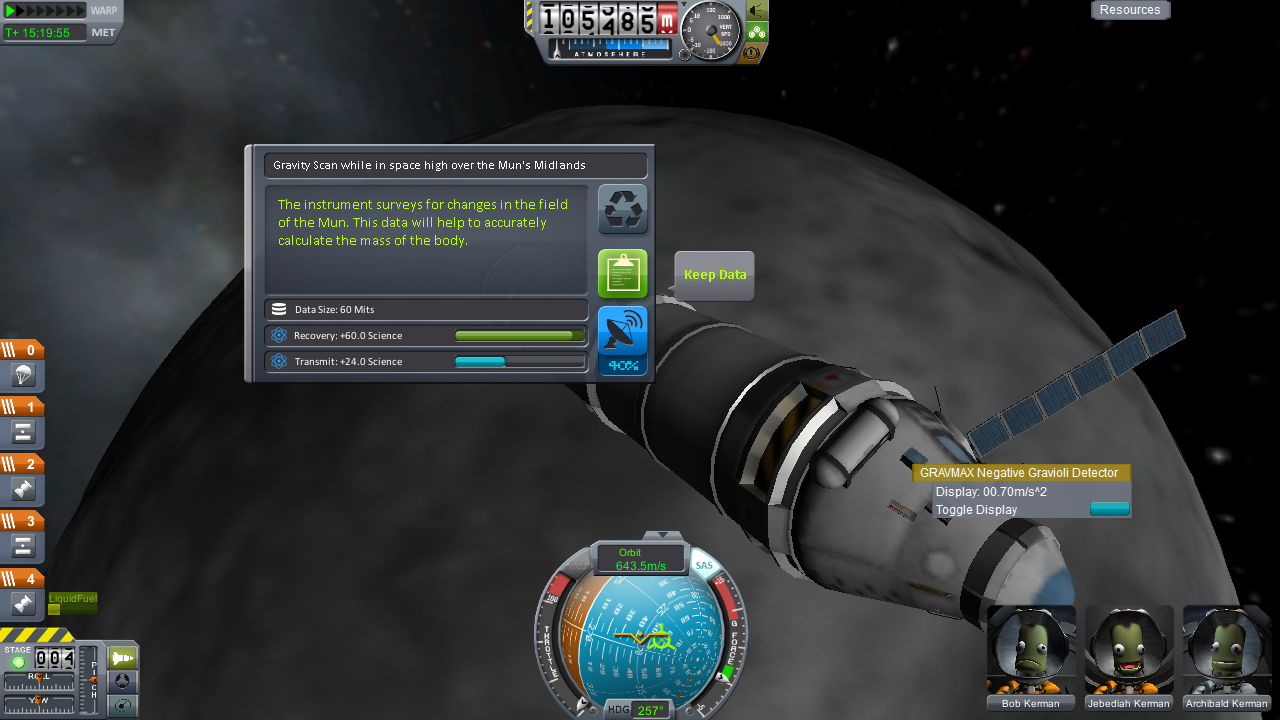The height and width of the screenshot is (720, 1280).
Task: Keep the gravity scan data
Action: pyautogui.click(x=622, y=274)
